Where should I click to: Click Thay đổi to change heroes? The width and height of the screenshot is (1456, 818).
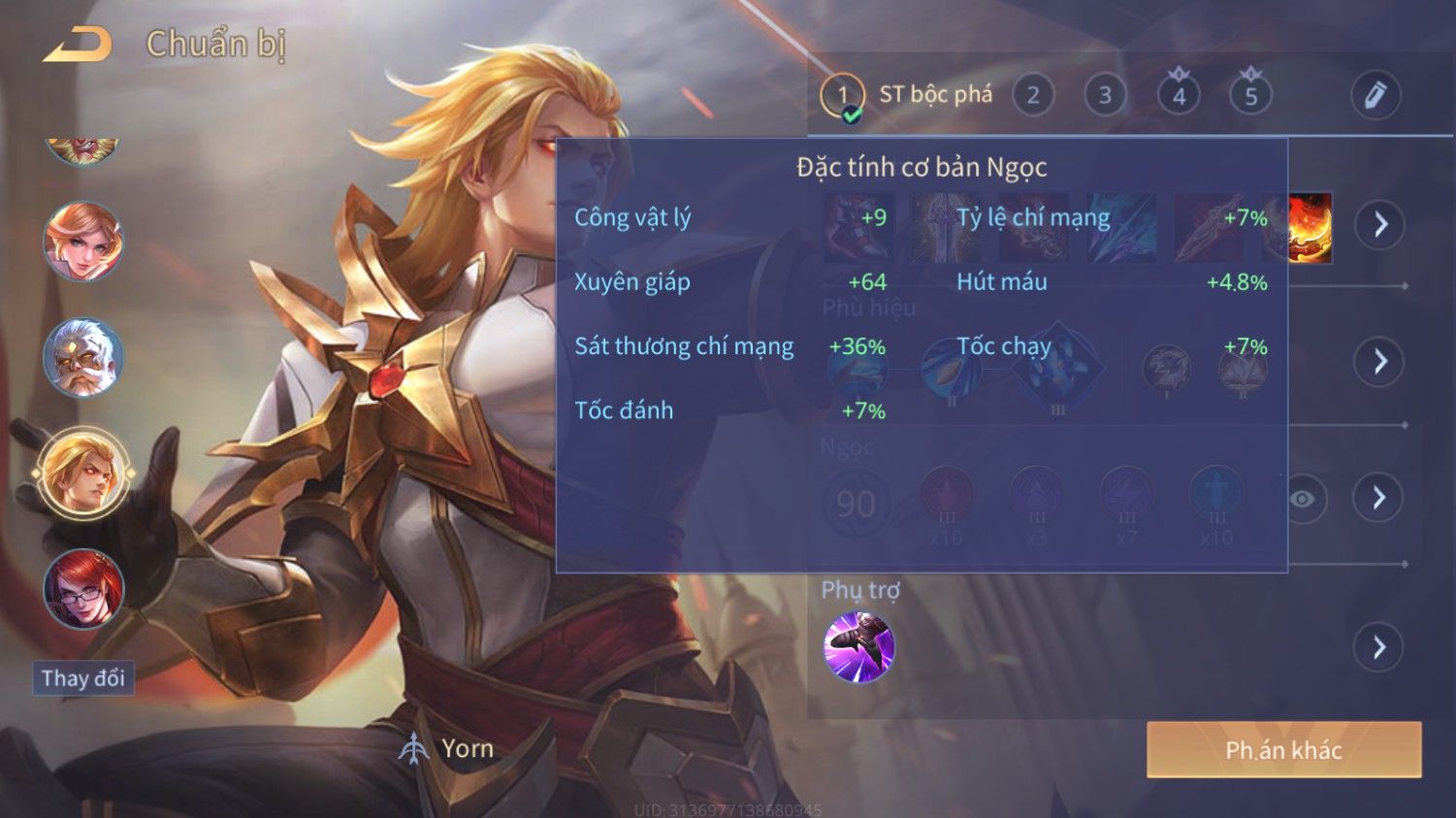[83, 678]
